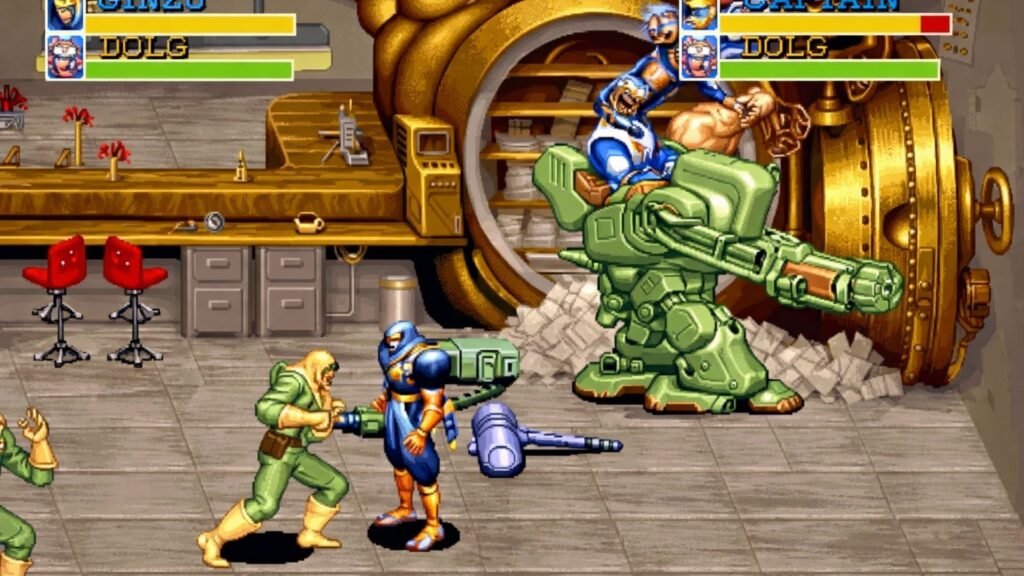
Task: Select the Dolg enemy portrait below Captain's
Action: [x=699, y=57]
